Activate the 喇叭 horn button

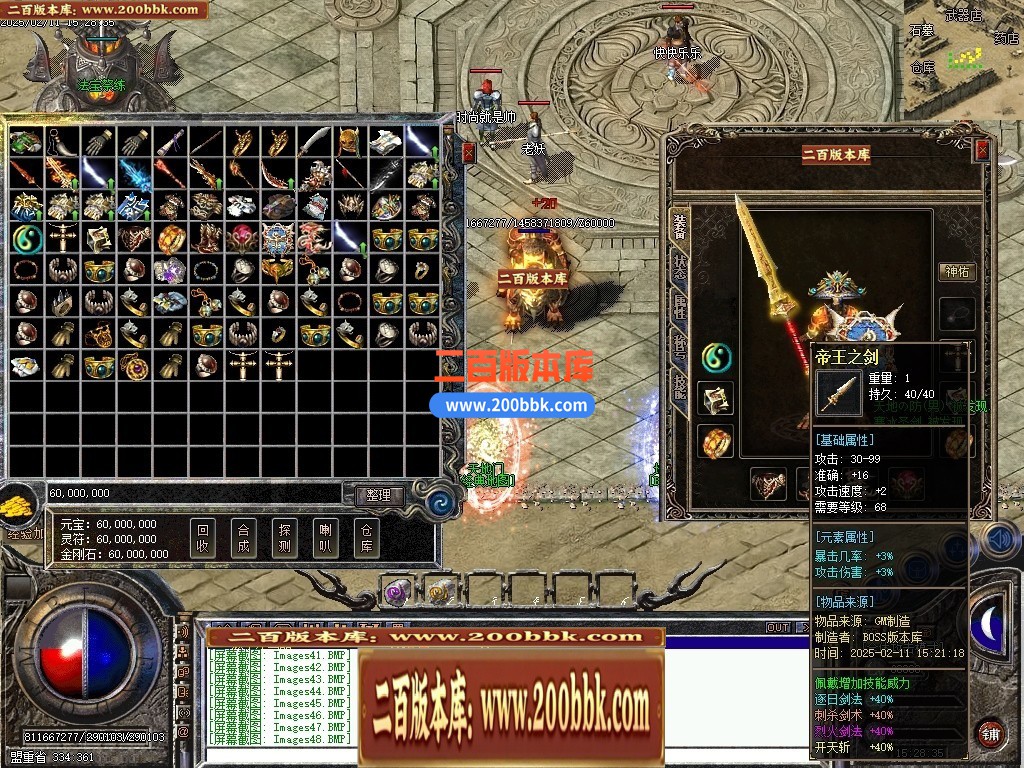325,539
